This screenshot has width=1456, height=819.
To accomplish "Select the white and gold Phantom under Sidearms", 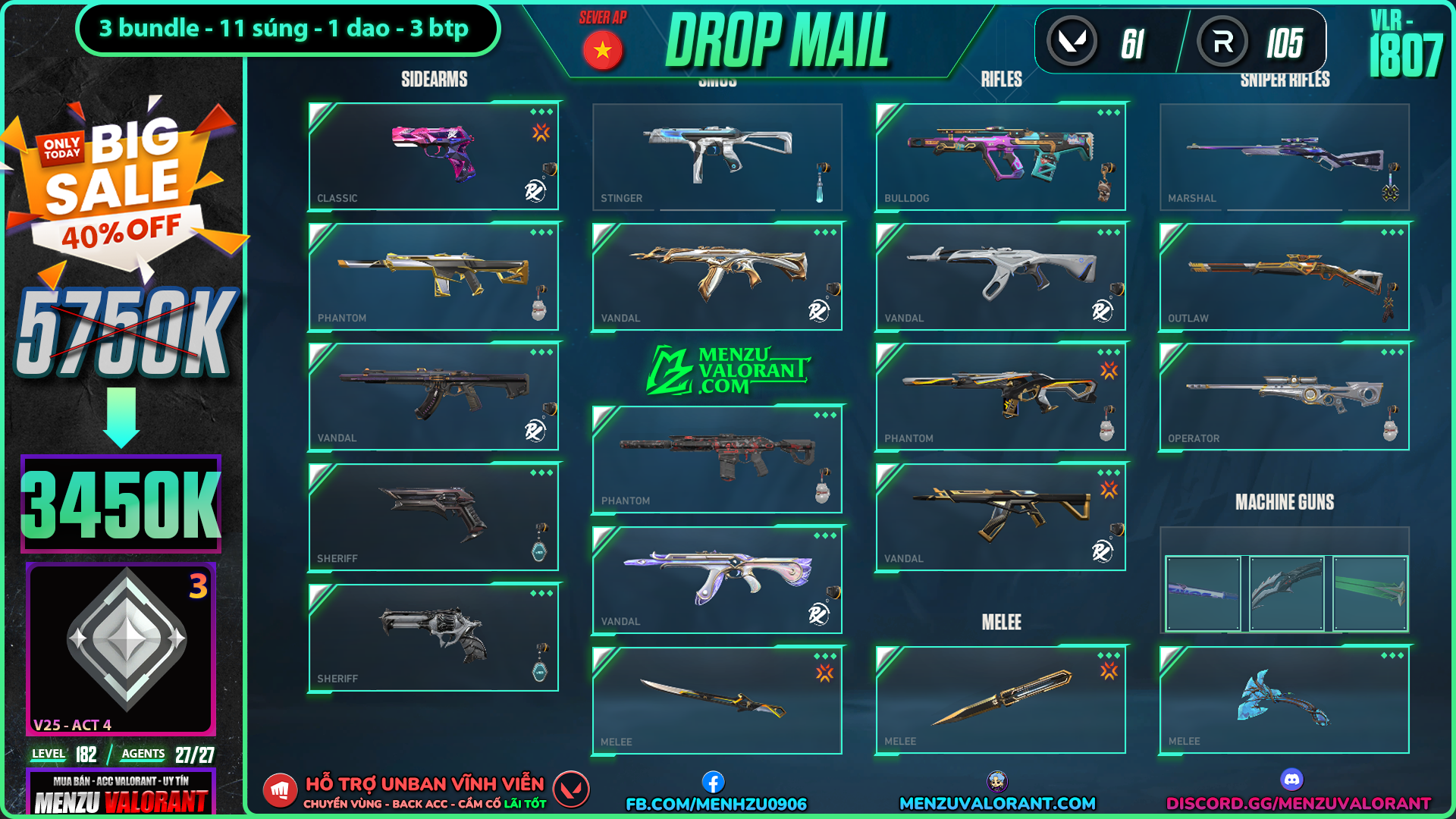I will click(x=433, y=276).
